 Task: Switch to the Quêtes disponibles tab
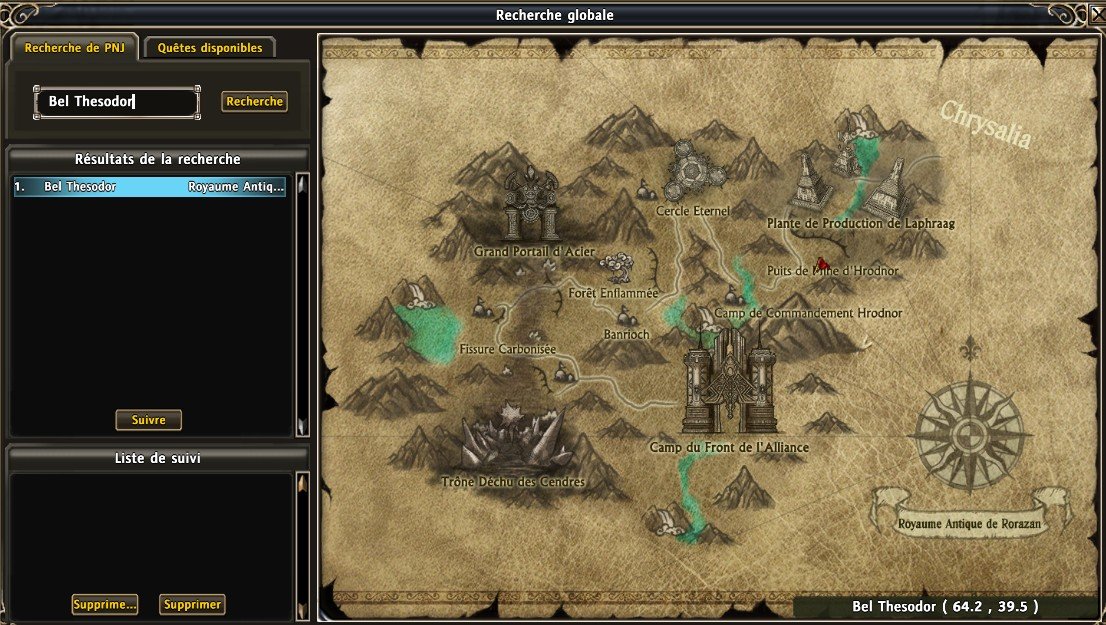209,48
